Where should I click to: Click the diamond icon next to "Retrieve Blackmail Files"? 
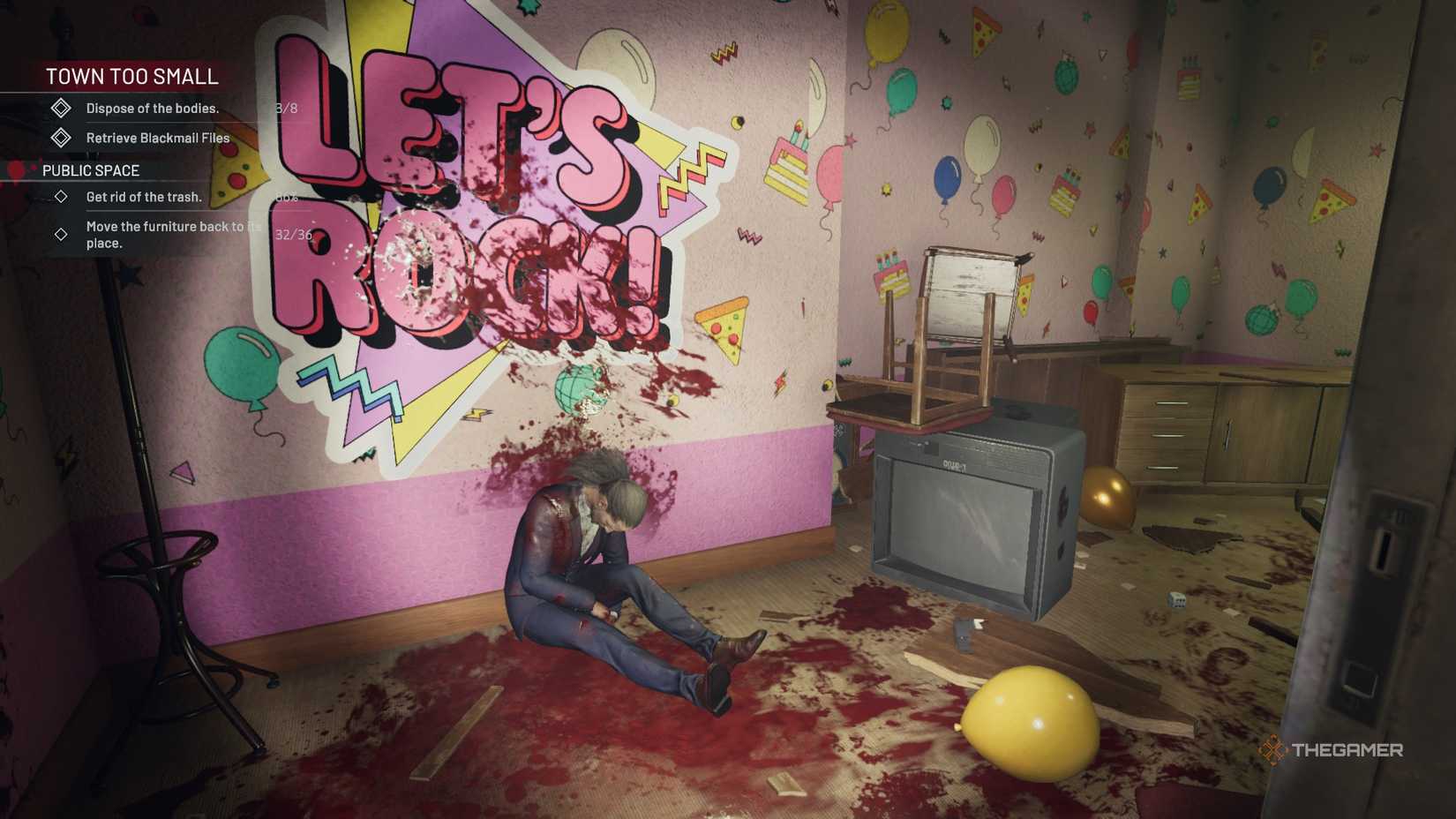[x=60, y=138]
